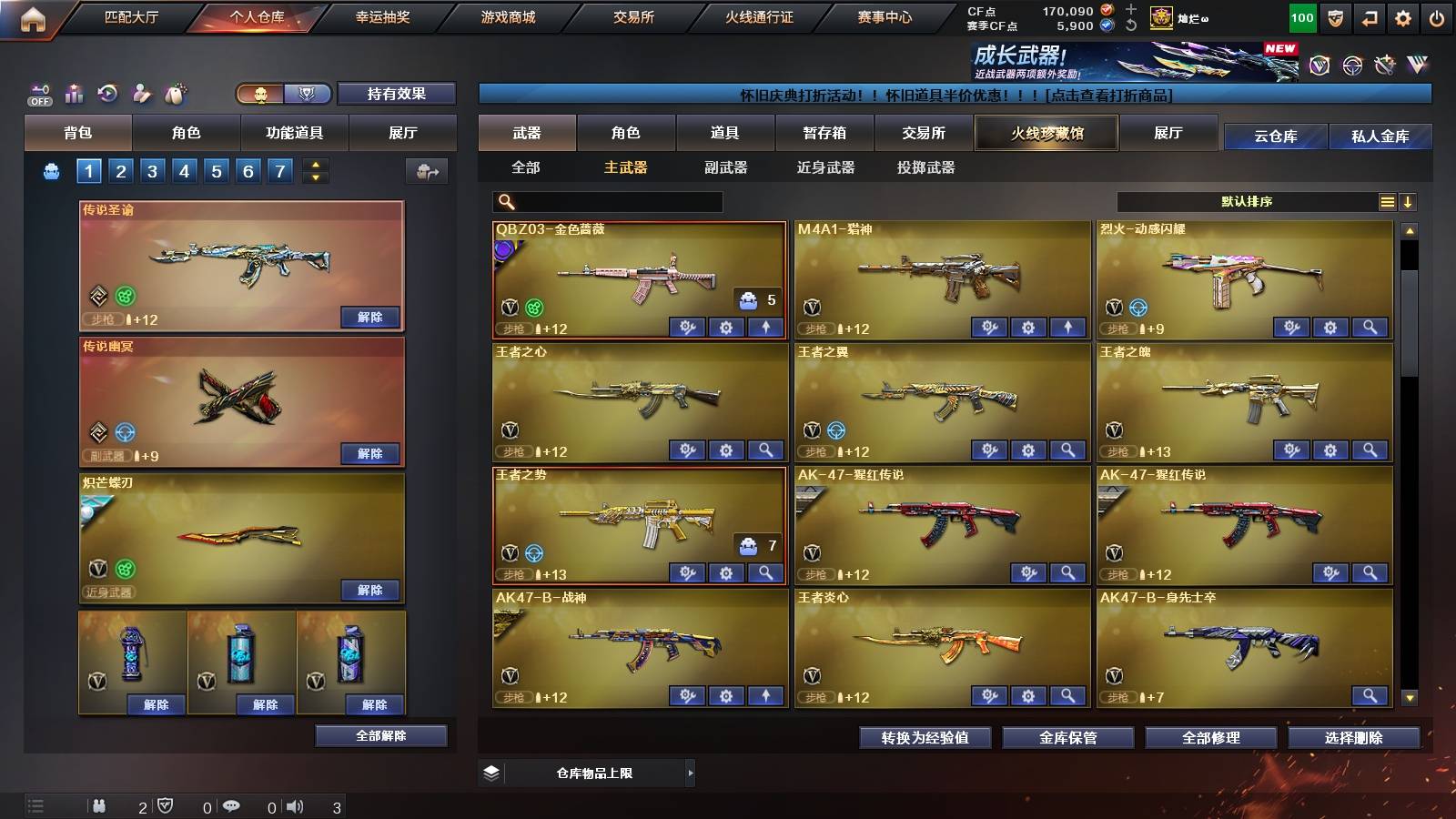
Task: Open 游戏商城 from the top menu bar
Action: pos(504,16)
